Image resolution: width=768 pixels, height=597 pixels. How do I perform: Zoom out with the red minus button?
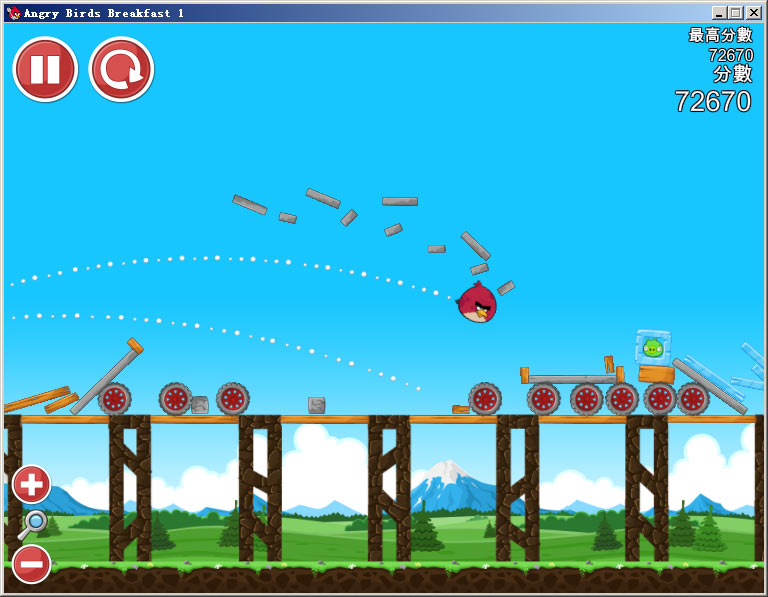pos(31,564)
